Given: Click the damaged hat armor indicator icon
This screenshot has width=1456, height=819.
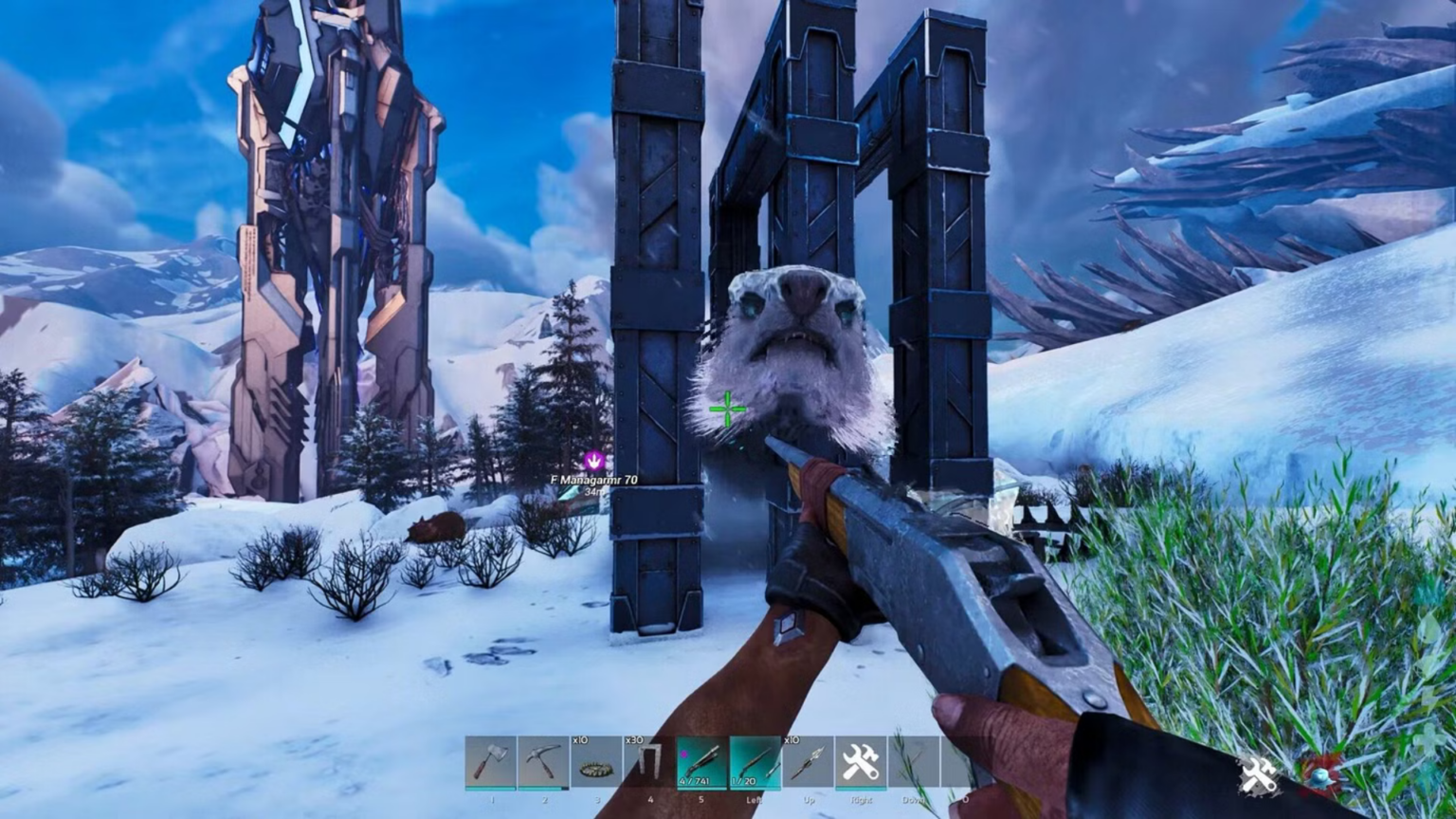Looking at the screenshot, I should coord(1320,777).
